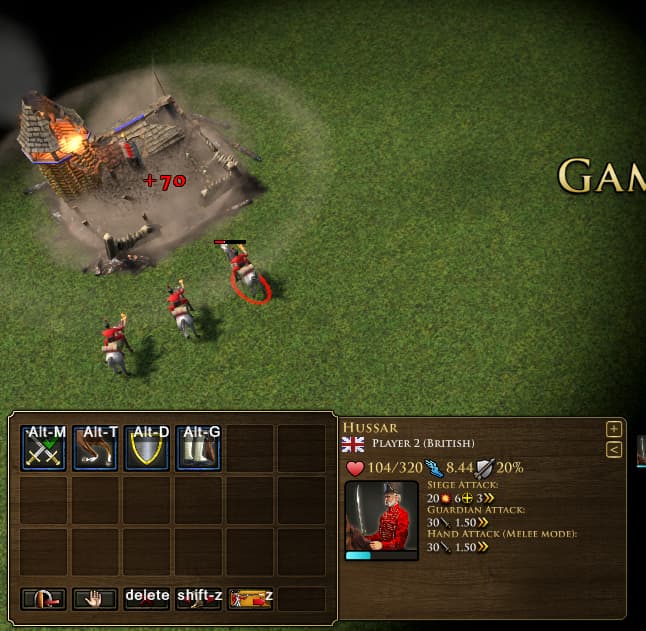Image resolution: width=646 pixels, height=631 pixels.
Task: Click the Hussar portrait in info panel
Action: (x=381, y=519)
